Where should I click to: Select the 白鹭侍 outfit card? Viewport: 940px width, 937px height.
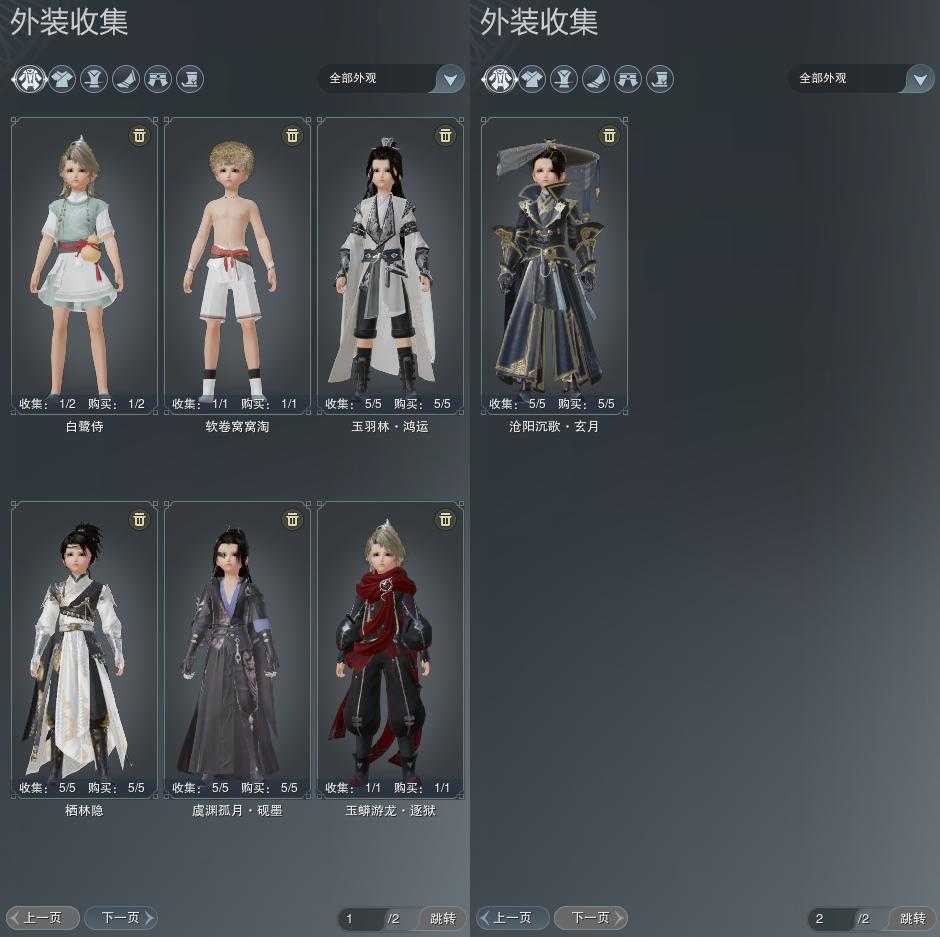coord(84,265)
